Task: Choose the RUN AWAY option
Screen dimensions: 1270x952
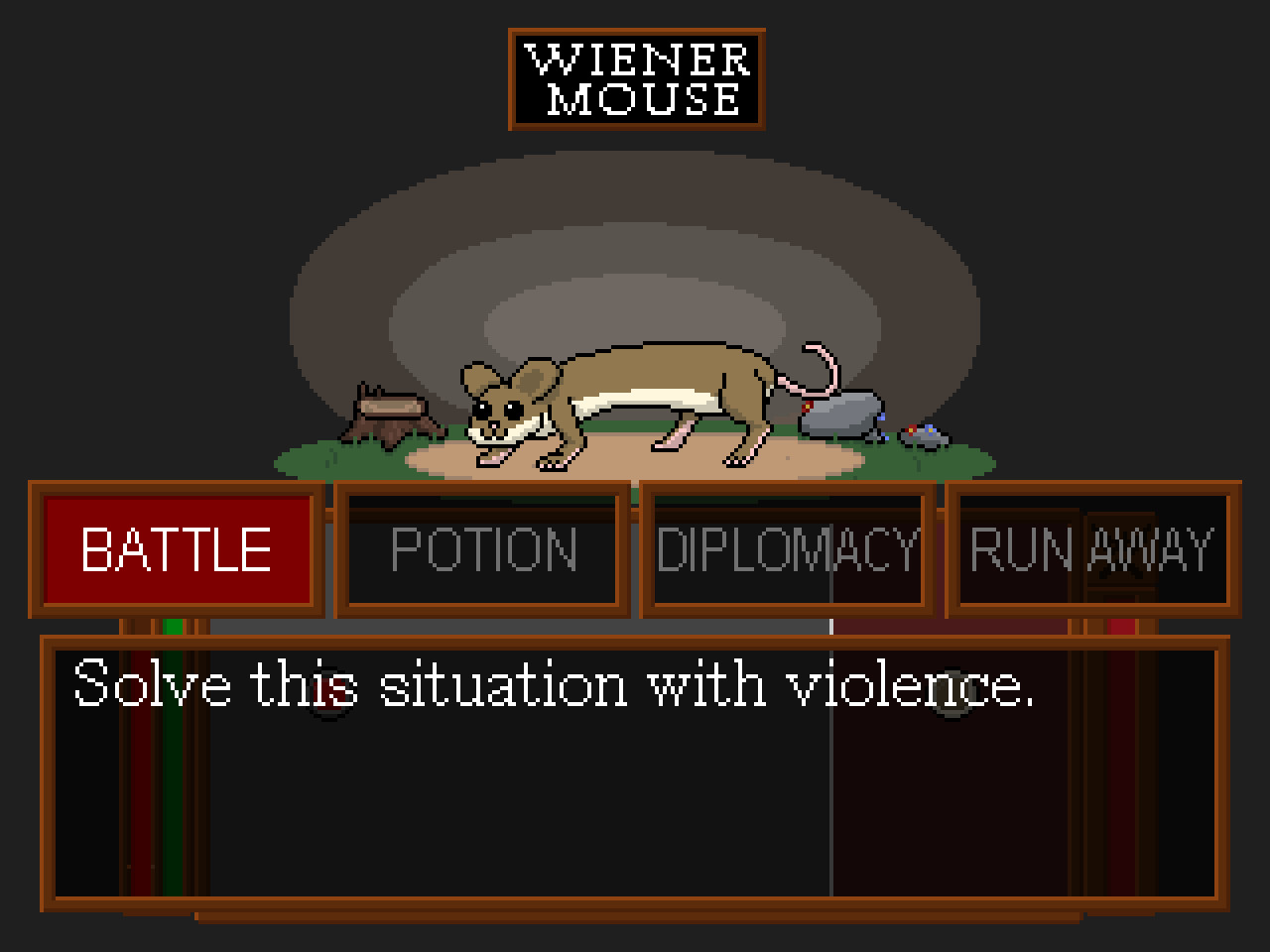Action: pos(1091,546)
